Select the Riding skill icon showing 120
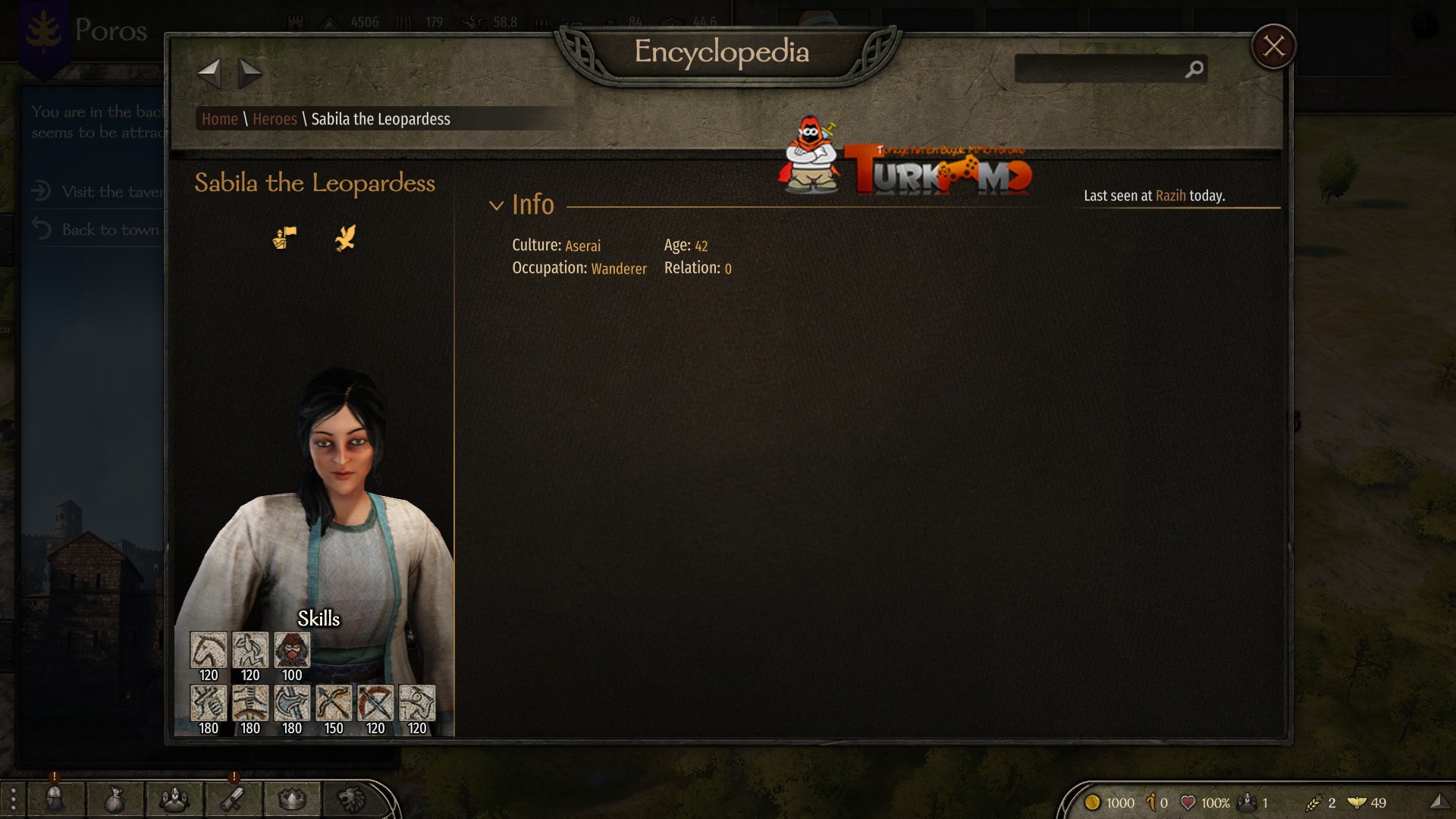Viewport: 1456px width, 819px height. click(x=208, y=648)
